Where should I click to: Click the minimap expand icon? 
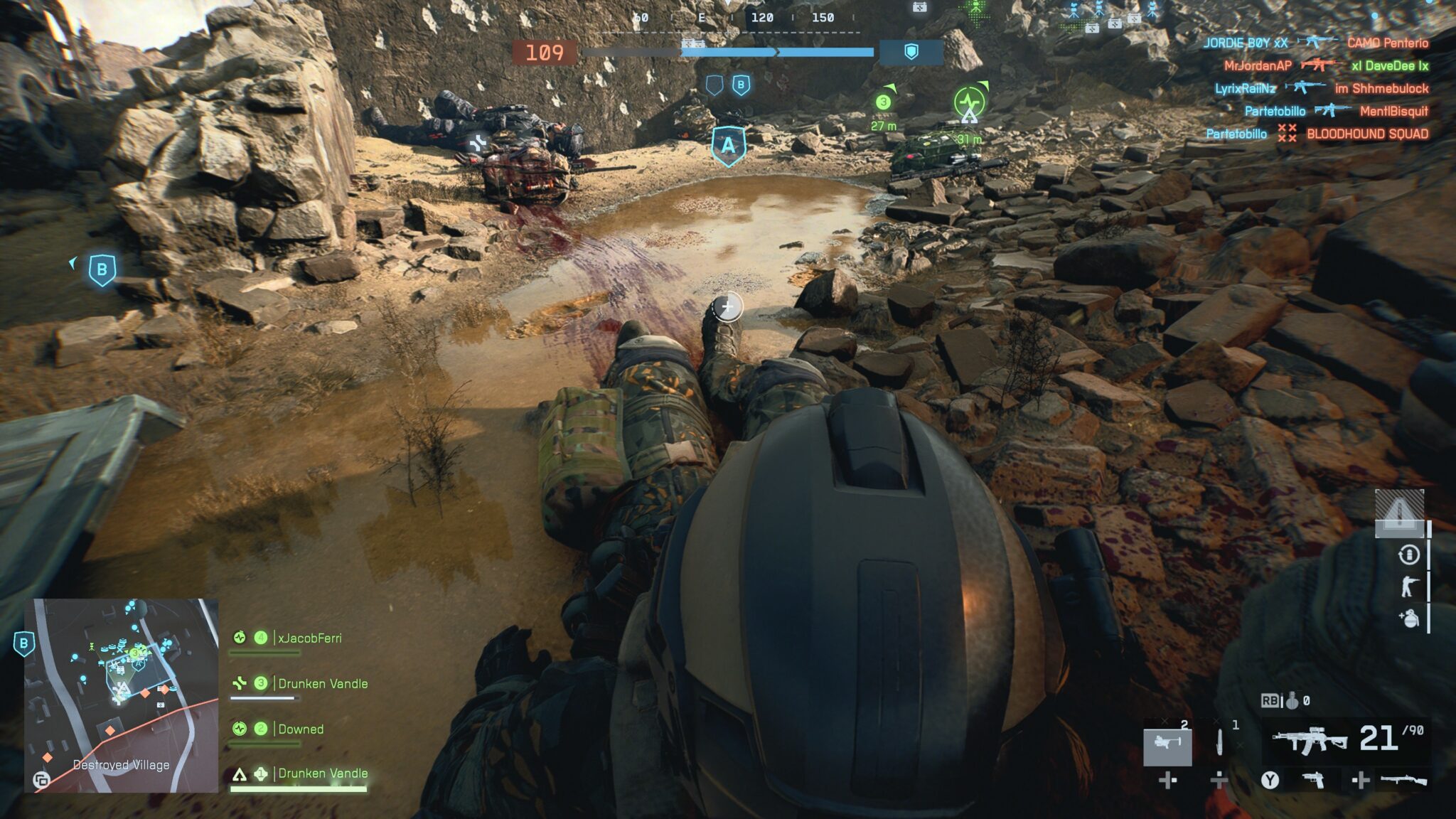pyautogui.click(x=41, y=780)
